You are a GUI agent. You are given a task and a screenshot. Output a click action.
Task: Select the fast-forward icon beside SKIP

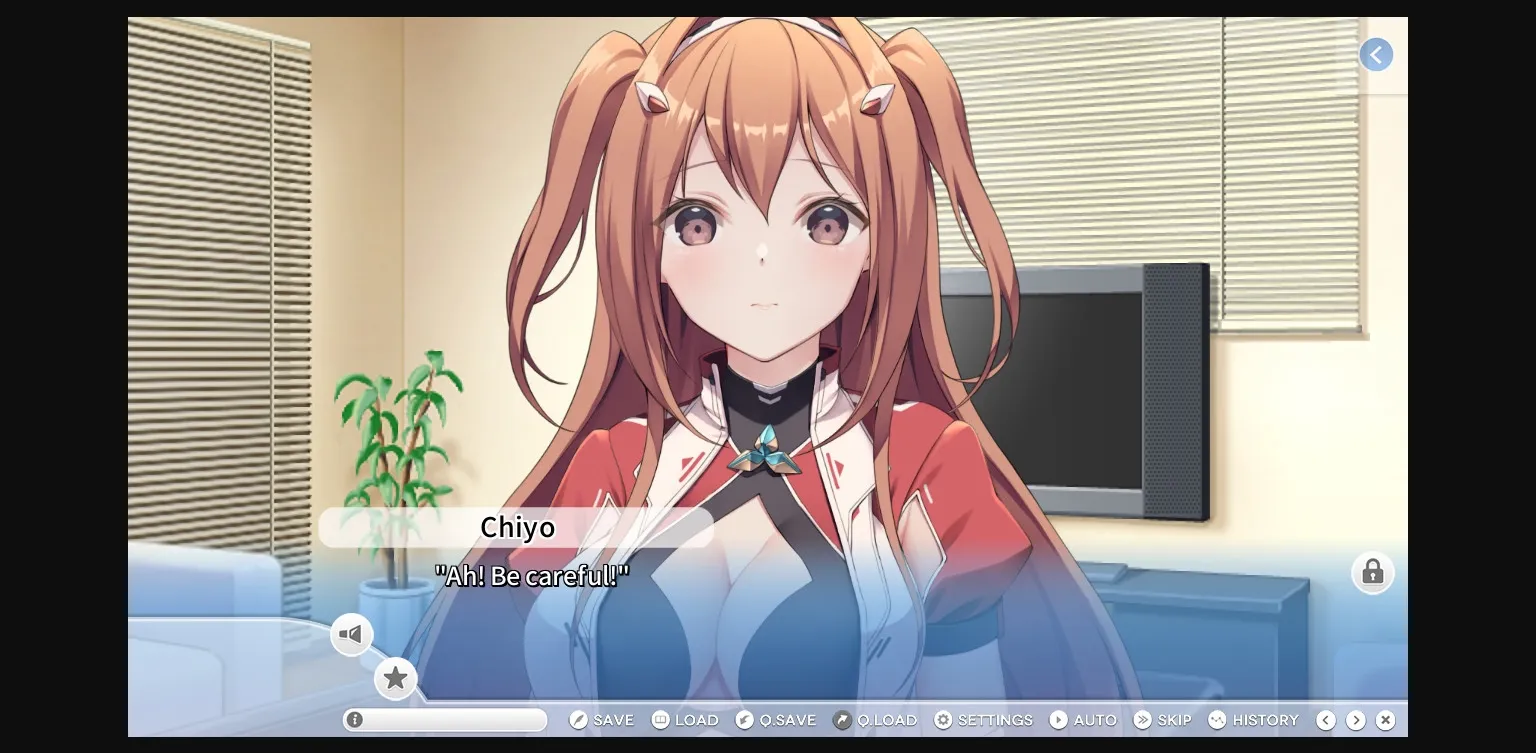(x=1142, y=719)
